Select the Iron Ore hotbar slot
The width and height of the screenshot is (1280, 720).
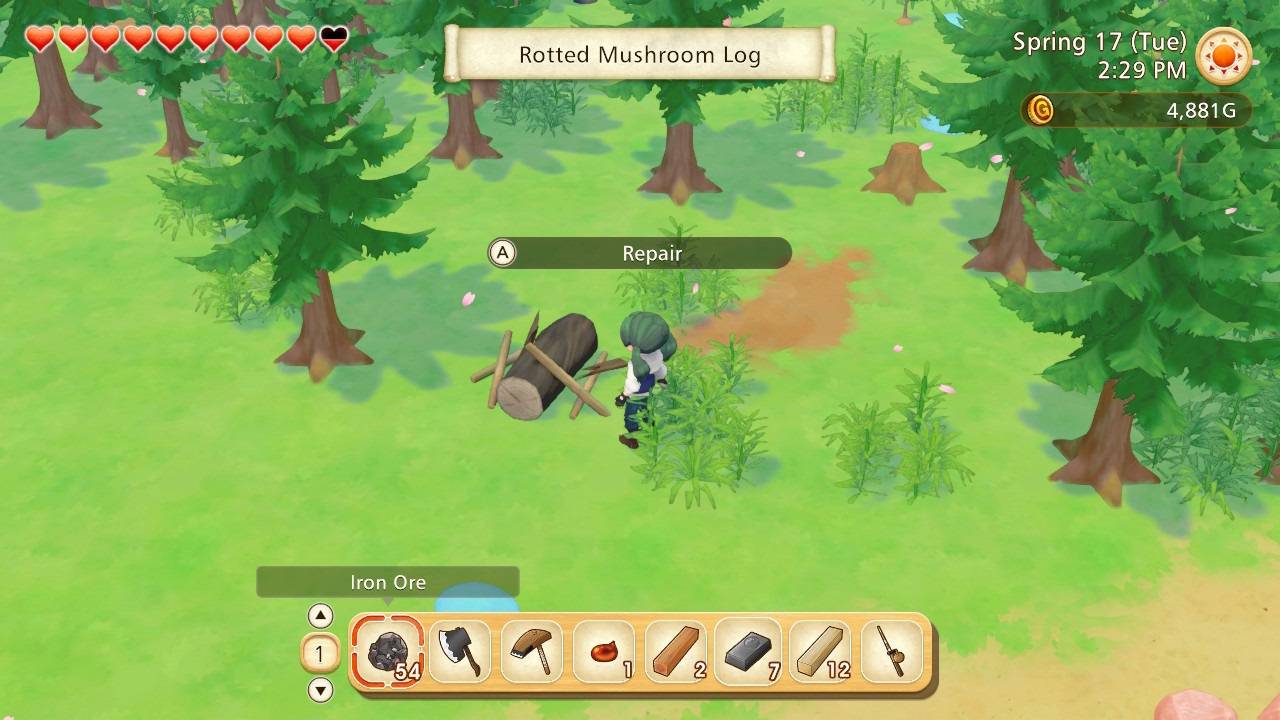point(388,652)
